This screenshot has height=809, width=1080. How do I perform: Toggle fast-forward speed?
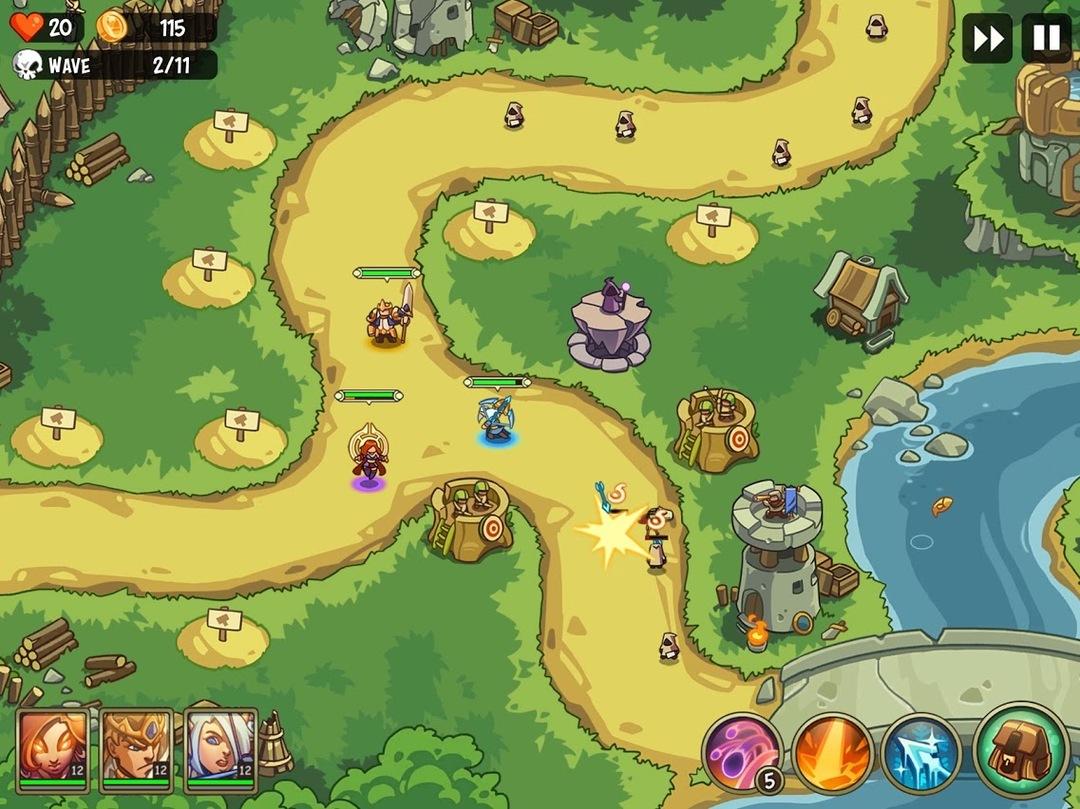coord(987,39)
